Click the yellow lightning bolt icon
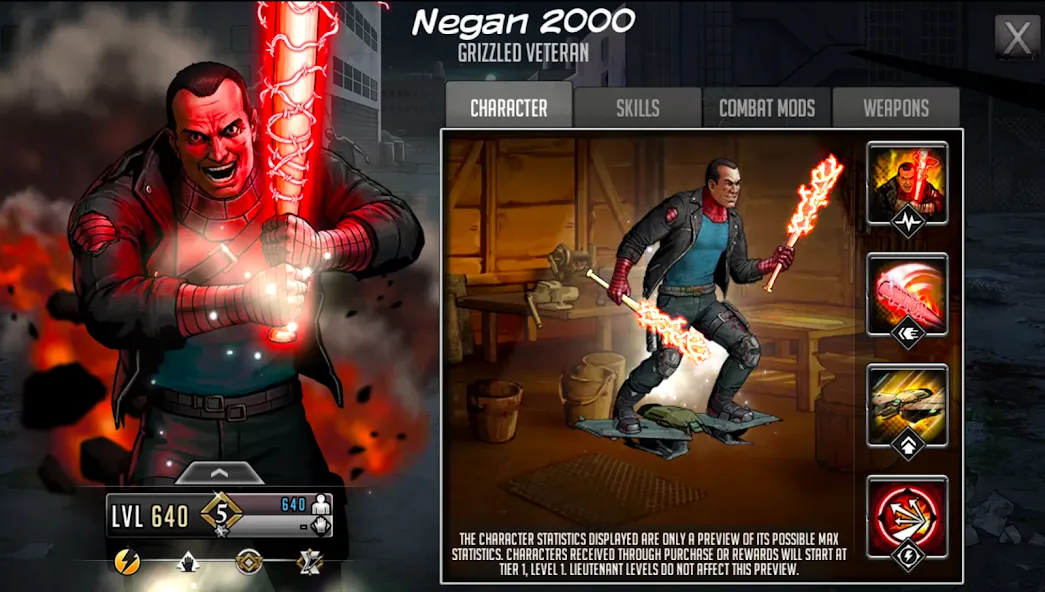Image resolution: width=1045 pixels, height=592 pixels. (127, 562)
